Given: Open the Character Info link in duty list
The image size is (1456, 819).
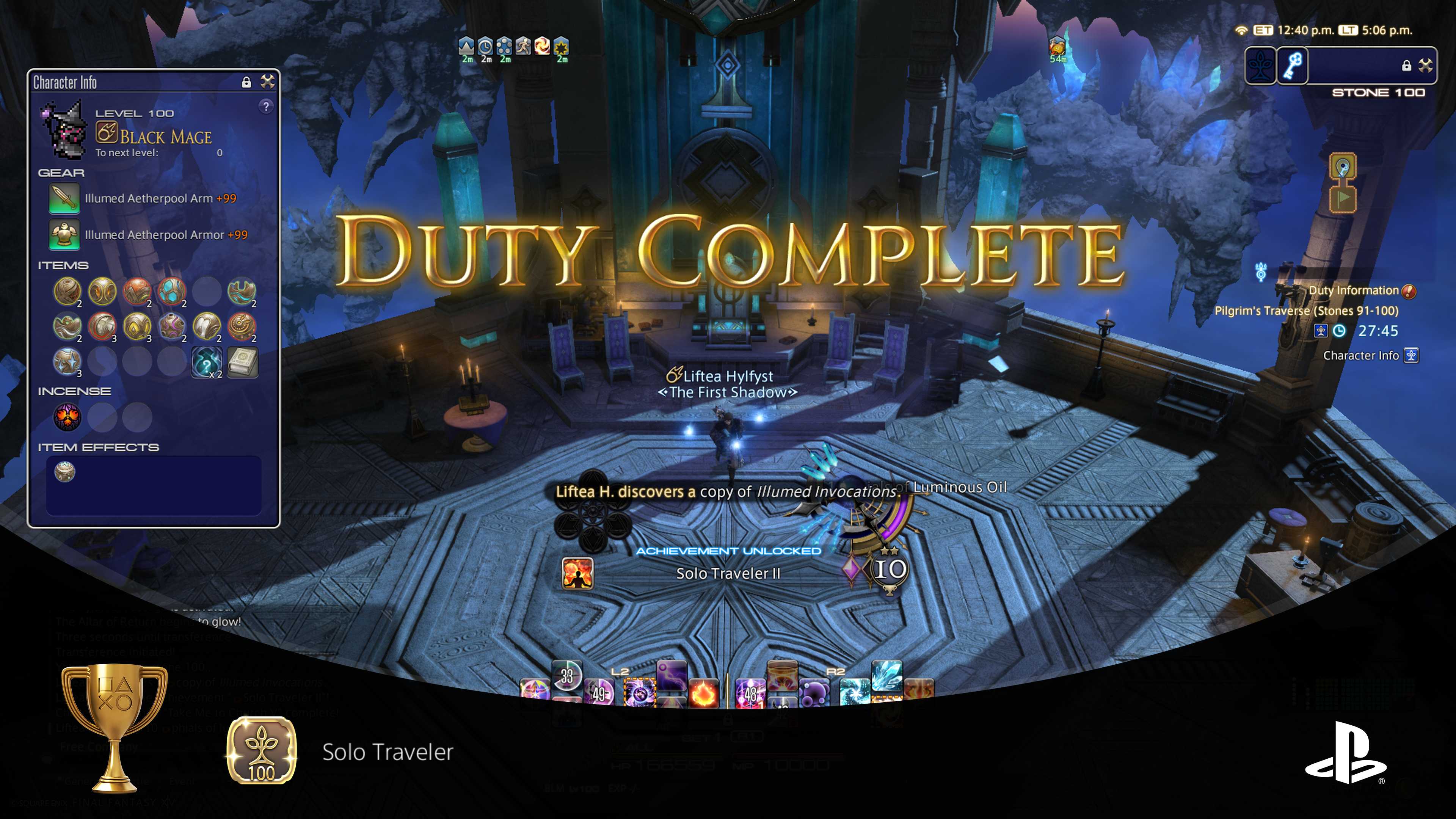Looking at the screenshot, I should coord(1361,356).
